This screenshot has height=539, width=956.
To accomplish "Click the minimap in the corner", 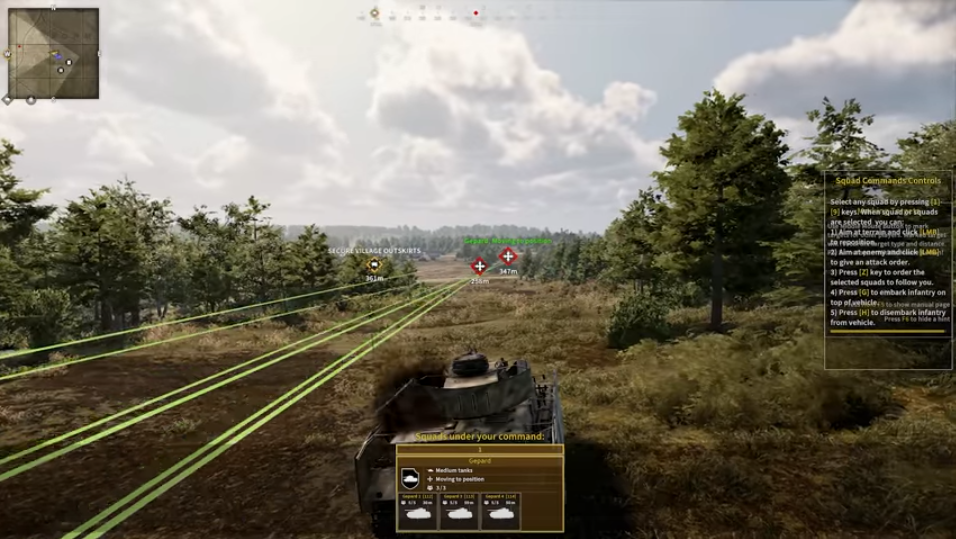I will [x=54, y=53].
